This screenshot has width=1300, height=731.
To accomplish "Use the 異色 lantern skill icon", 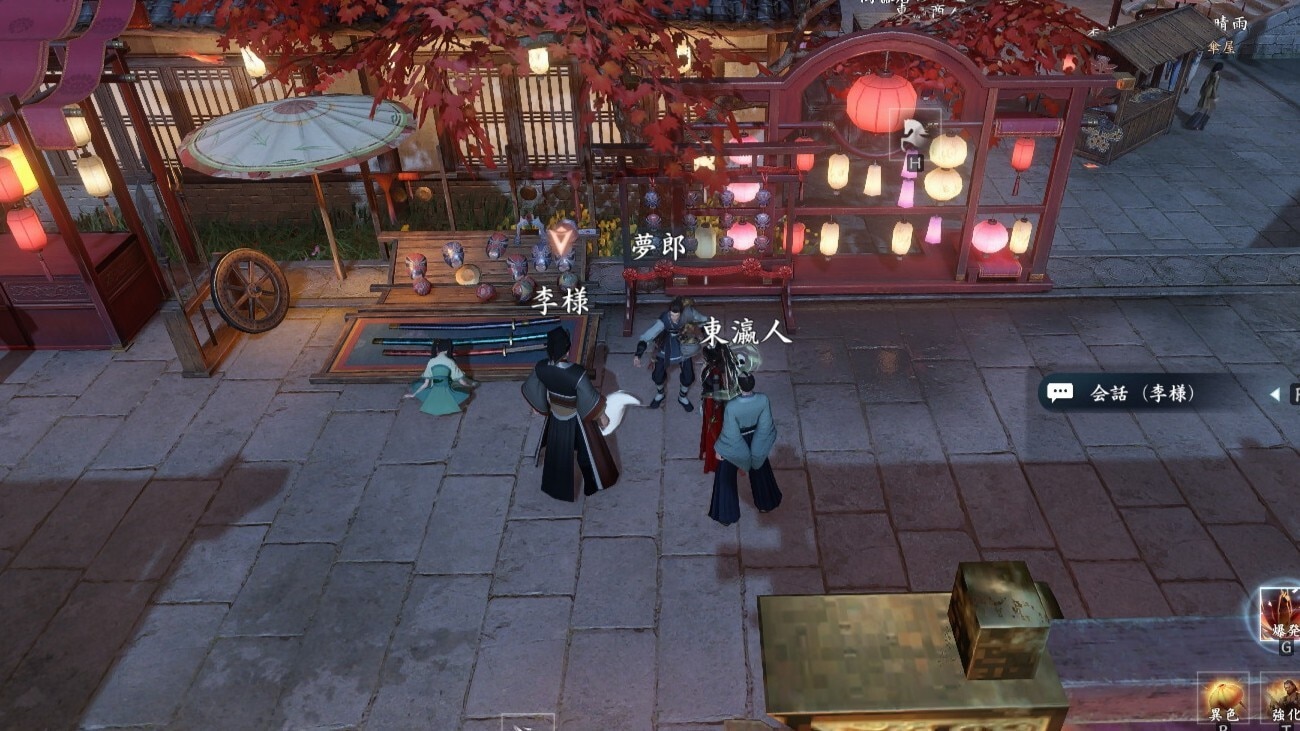I will click(x=1223, y=697).
